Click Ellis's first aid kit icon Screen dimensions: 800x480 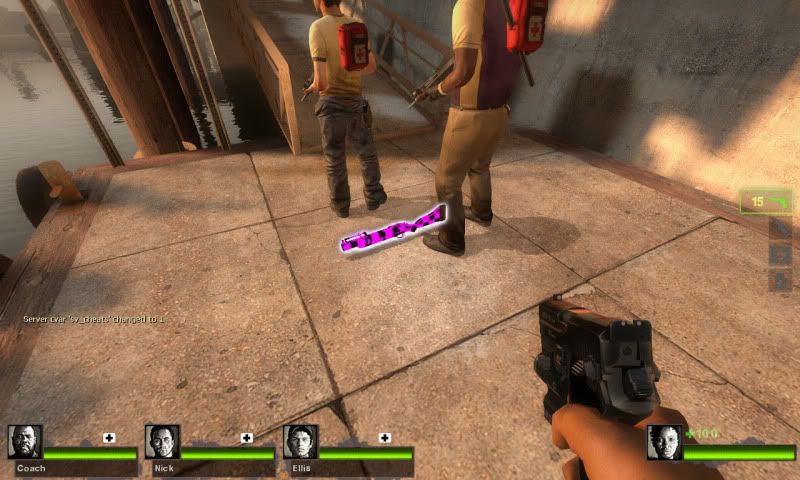point(385,438)
